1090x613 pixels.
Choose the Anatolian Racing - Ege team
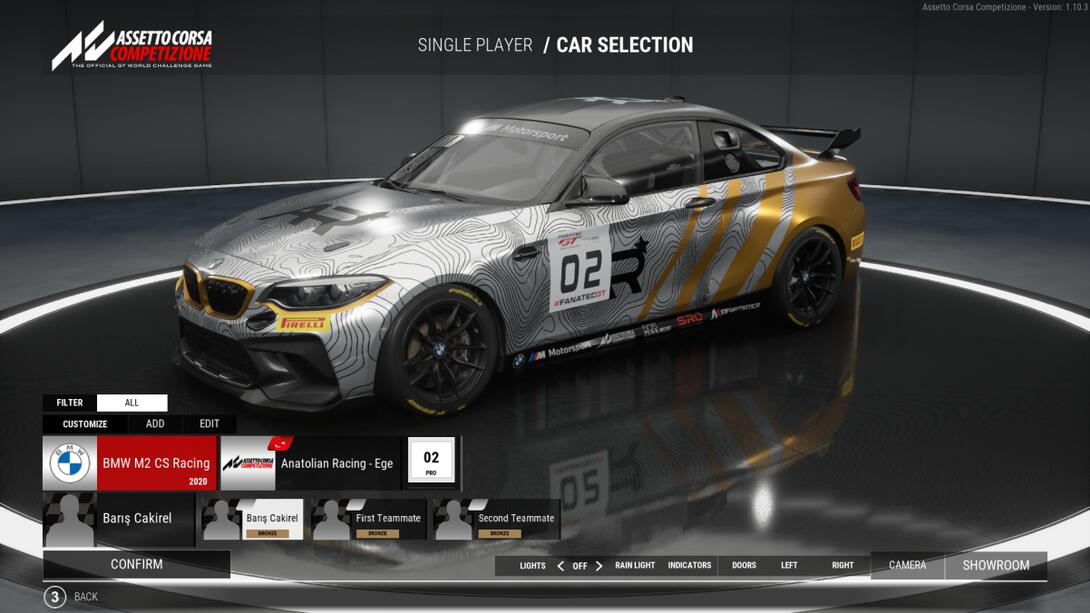click(x=310, y=463)
